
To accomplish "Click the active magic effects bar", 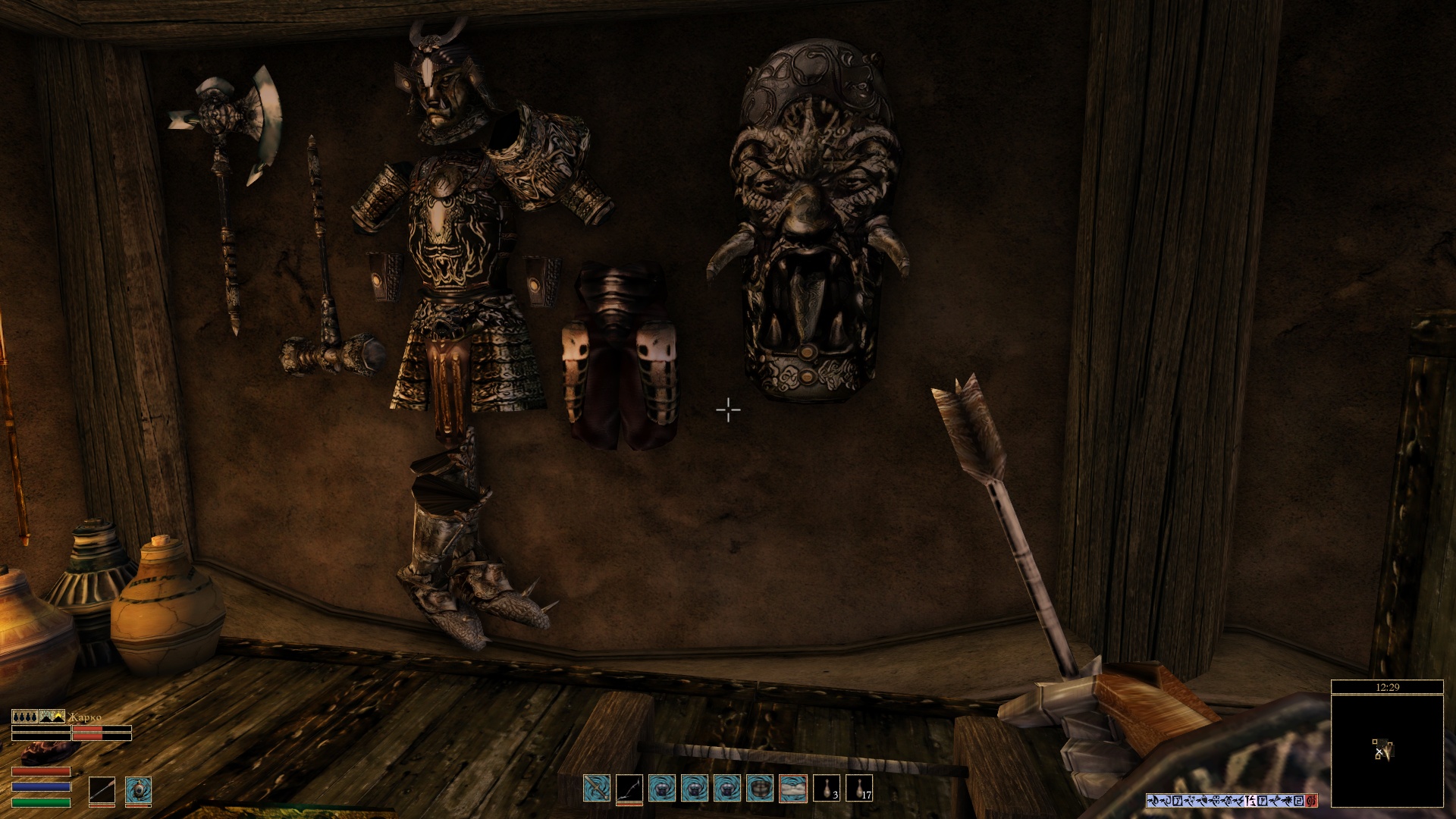I will tap(1232, 800).
